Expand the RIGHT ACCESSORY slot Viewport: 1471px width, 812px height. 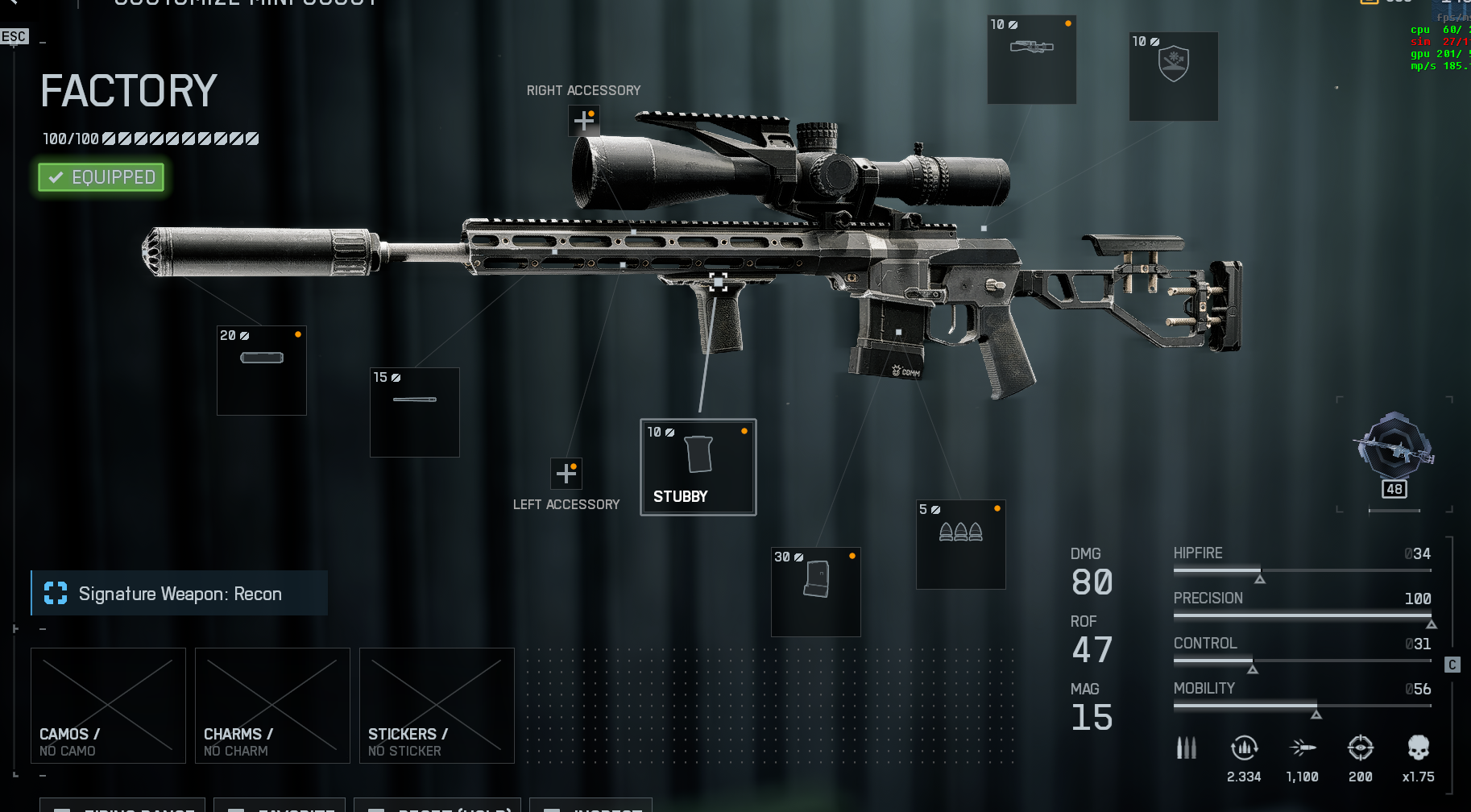pos(584,120)
